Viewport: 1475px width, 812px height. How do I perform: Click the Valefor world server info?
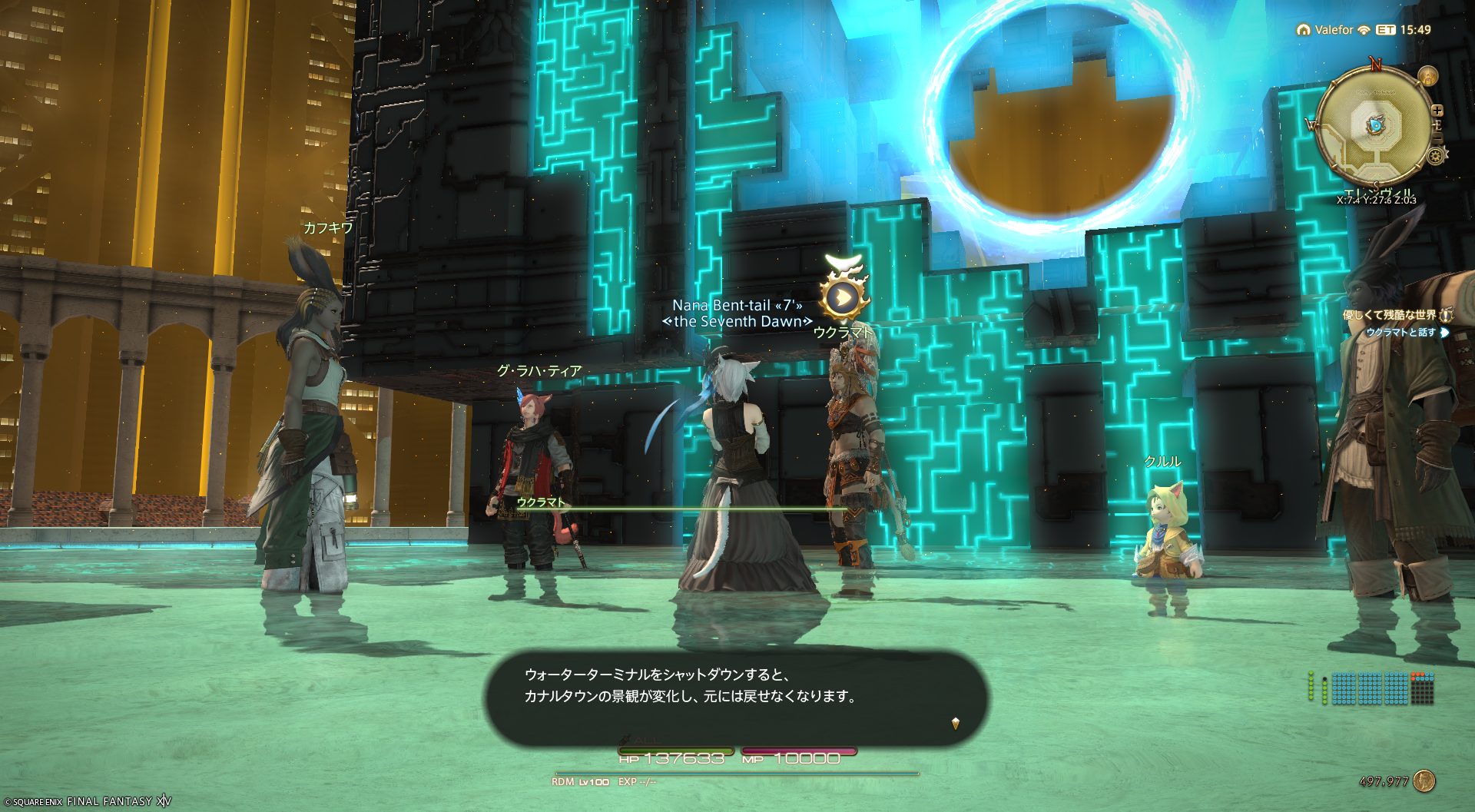[1333, 30]
